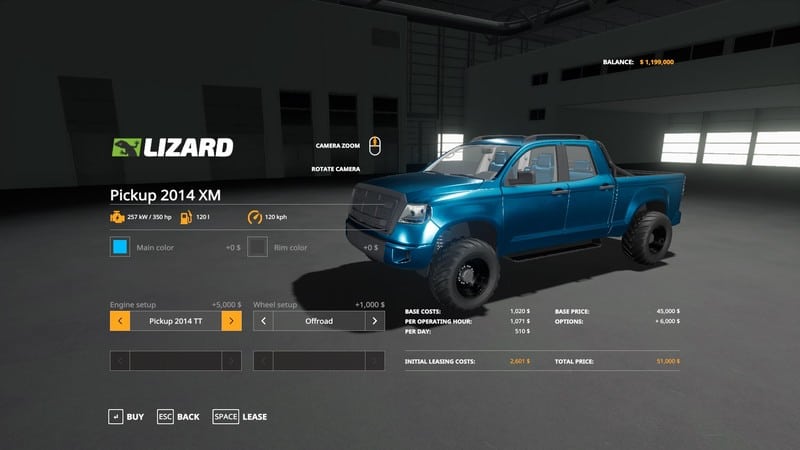This screenshot has width=800, height=450.
Task: Switch to next Engine setup option
Action: click(x=231, y=321)
